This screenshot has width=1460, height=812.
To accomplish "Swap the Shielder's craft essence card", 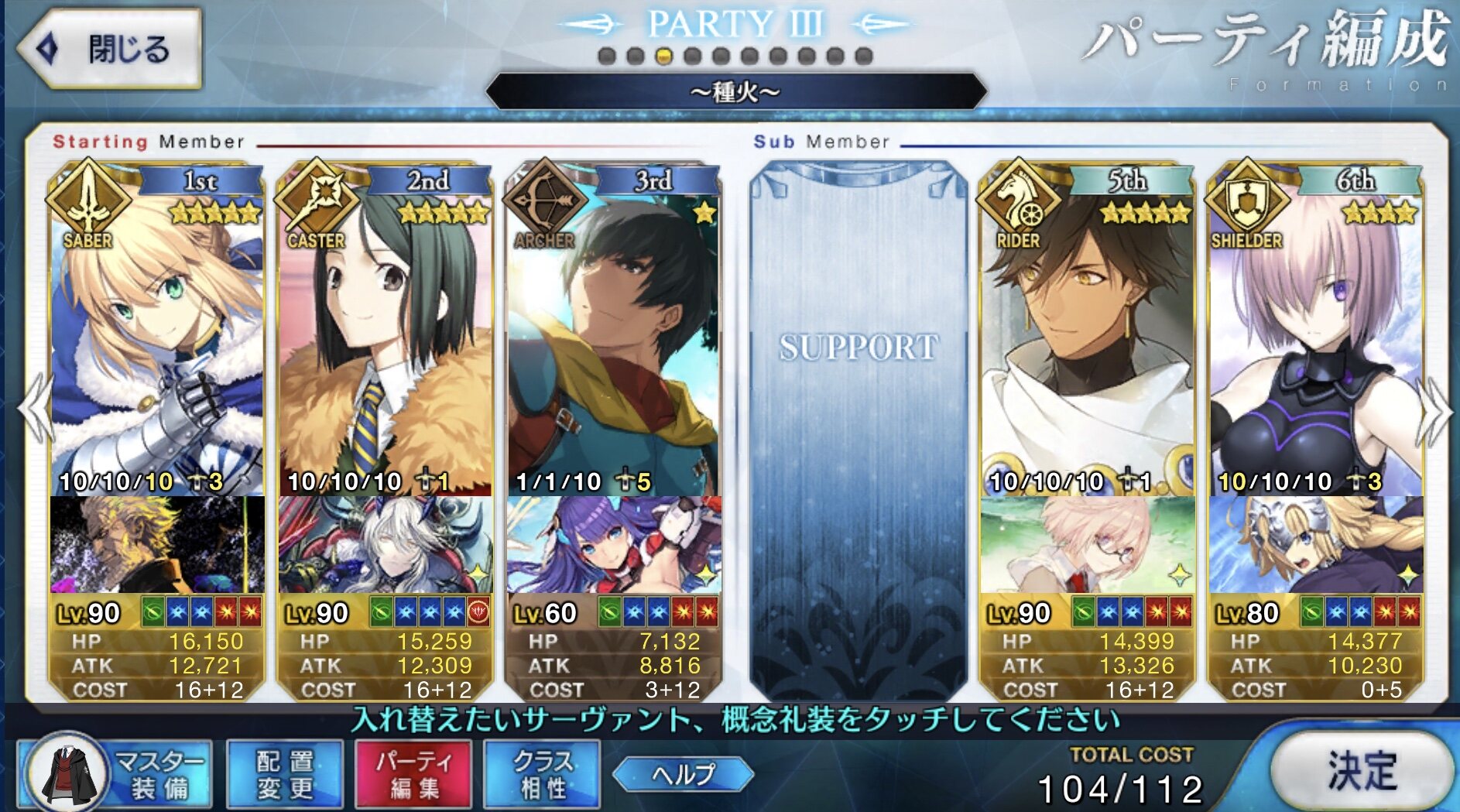I will coord(1316,545).
